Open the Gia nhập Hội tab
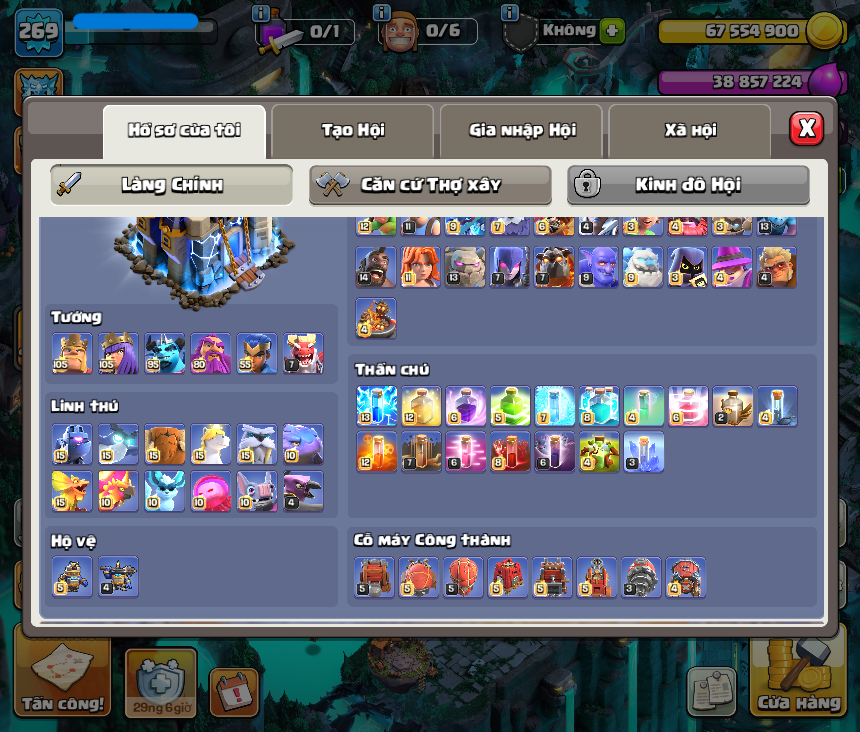Viewport: 860px width, 732px height. 522,130
